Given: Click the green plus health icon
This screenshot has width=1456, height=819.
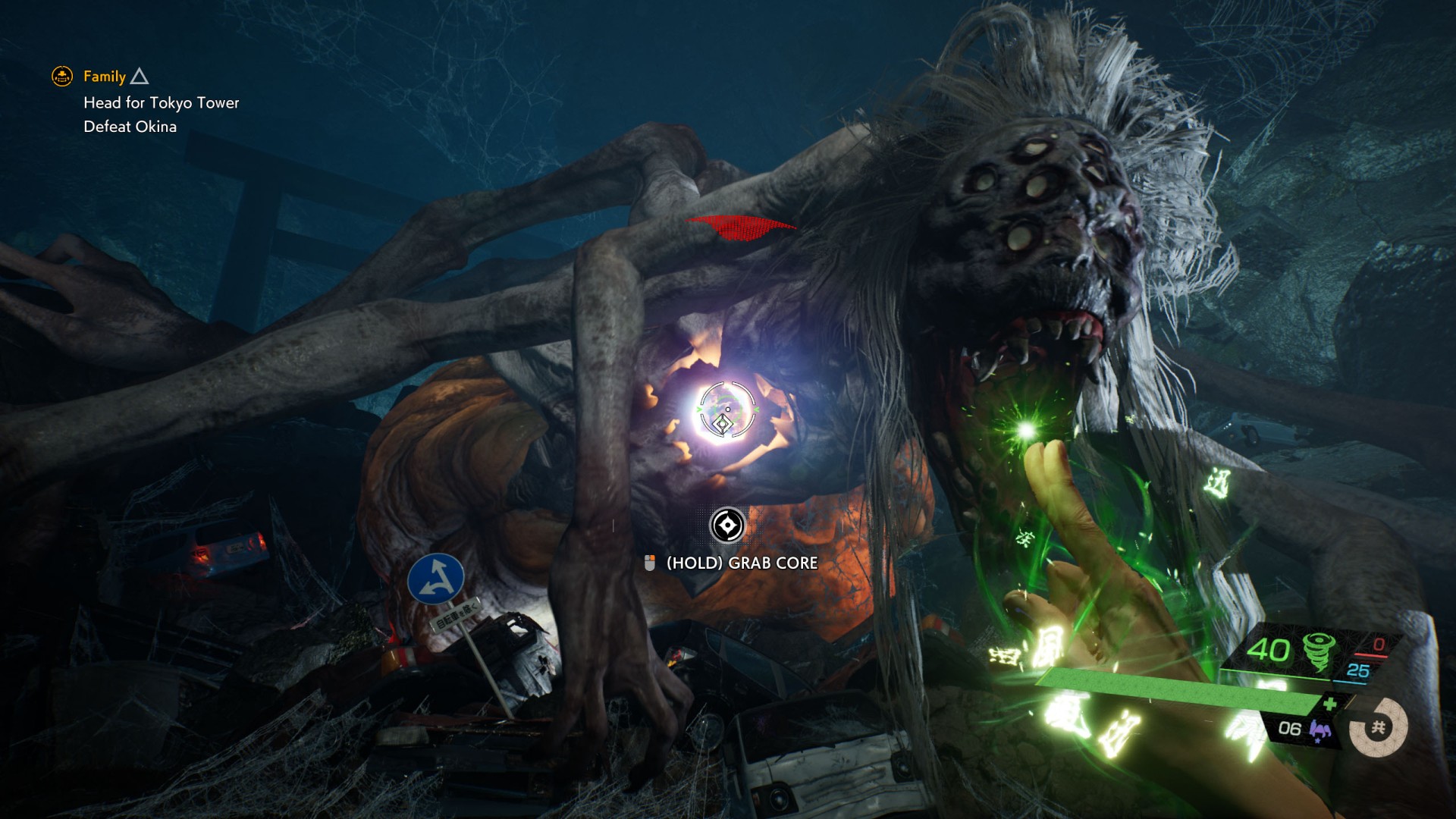Looking at the screenshot, I should click(x=1329, y=704).
